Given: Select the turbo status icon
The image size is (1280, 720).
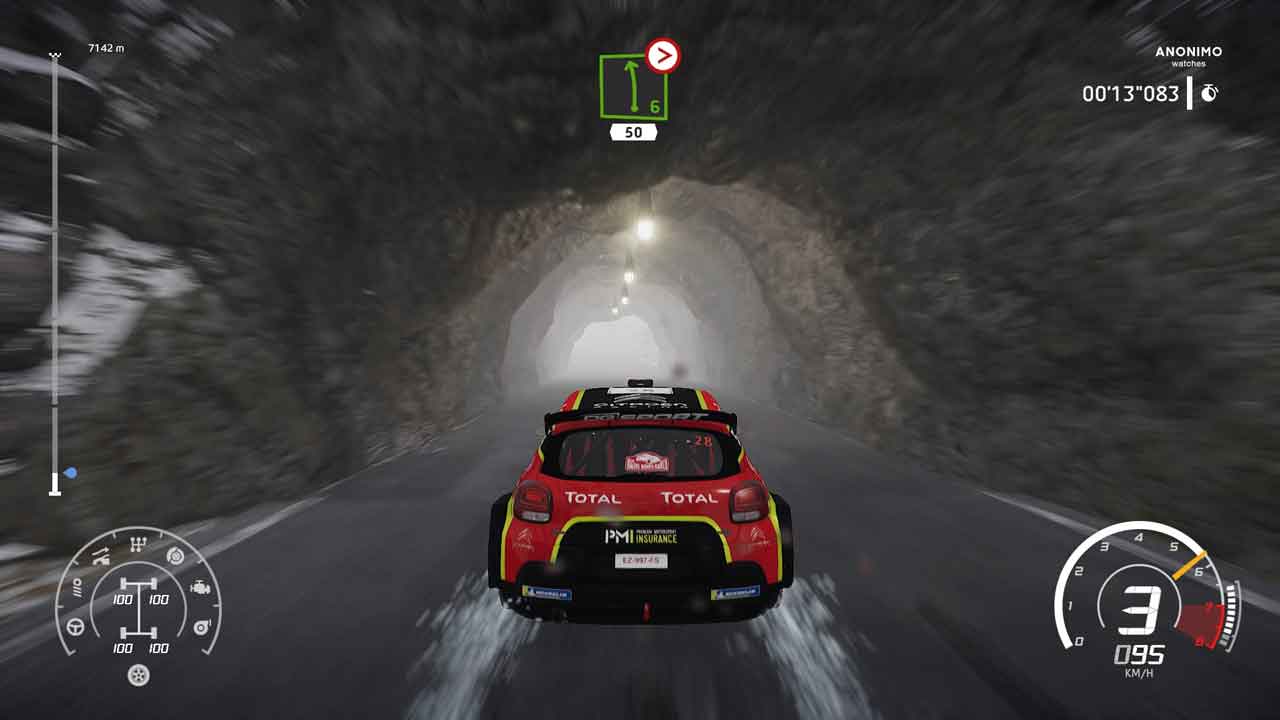Looking at the screenshot, I should tap(200, 627).
